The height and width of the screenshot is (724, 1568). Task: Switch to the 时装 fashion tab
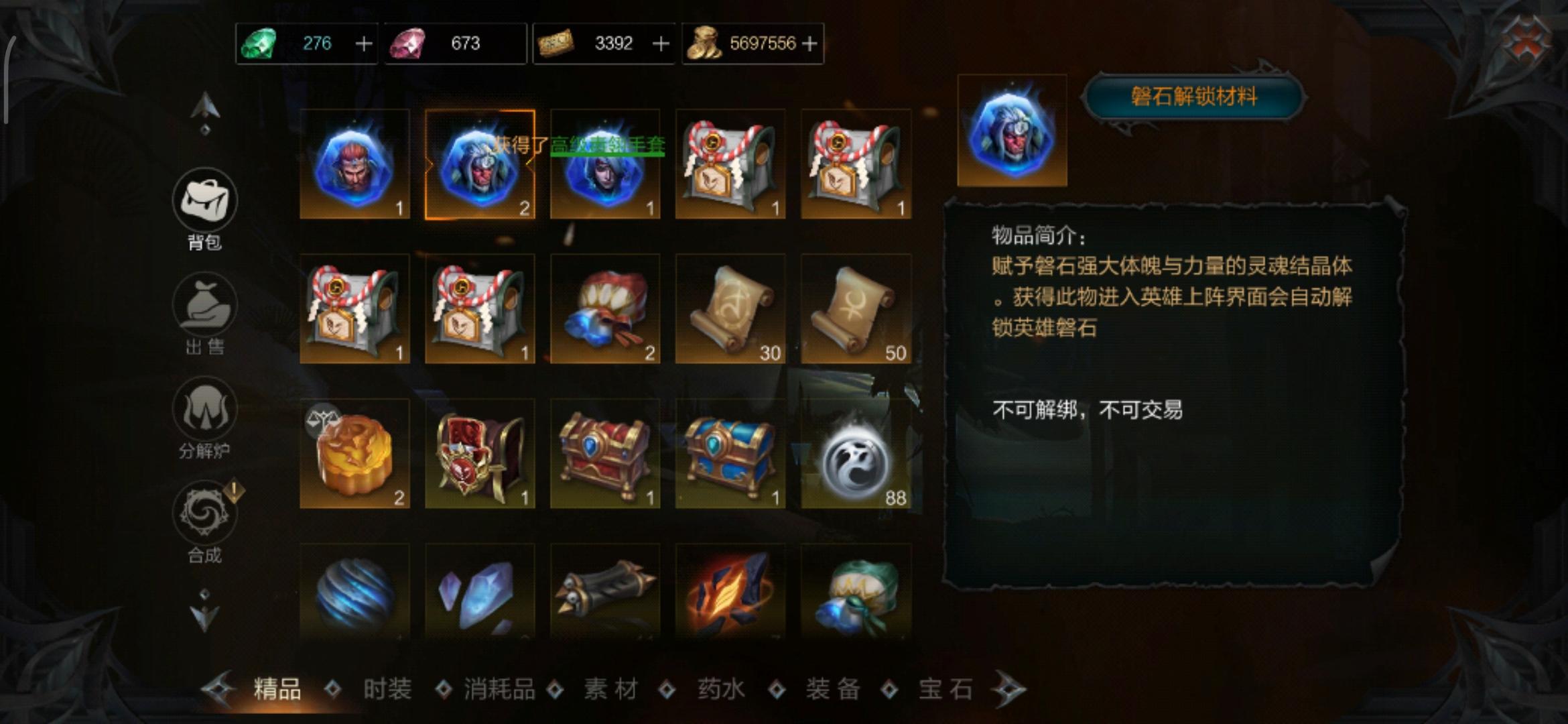point(387,687)
